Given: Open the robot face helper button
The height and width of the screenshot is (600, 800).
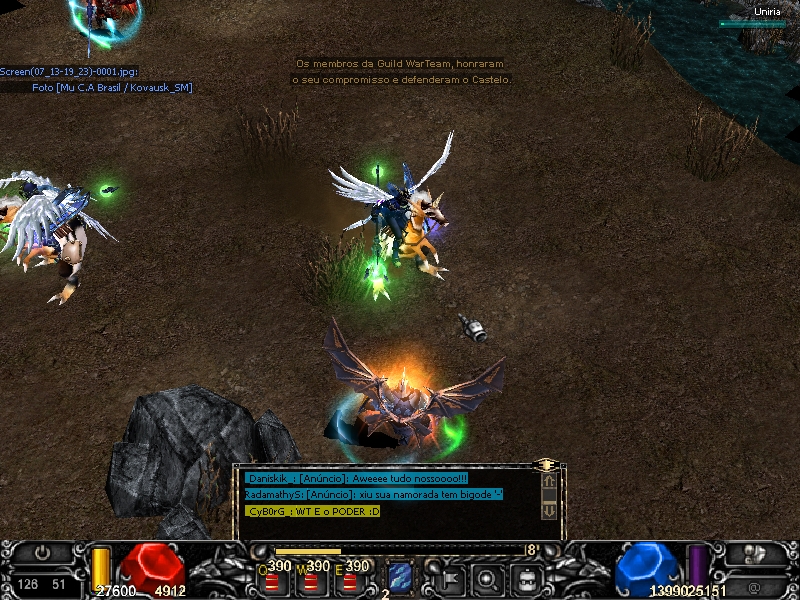Looking at the screenshot, I should click(x=527, y=577).
